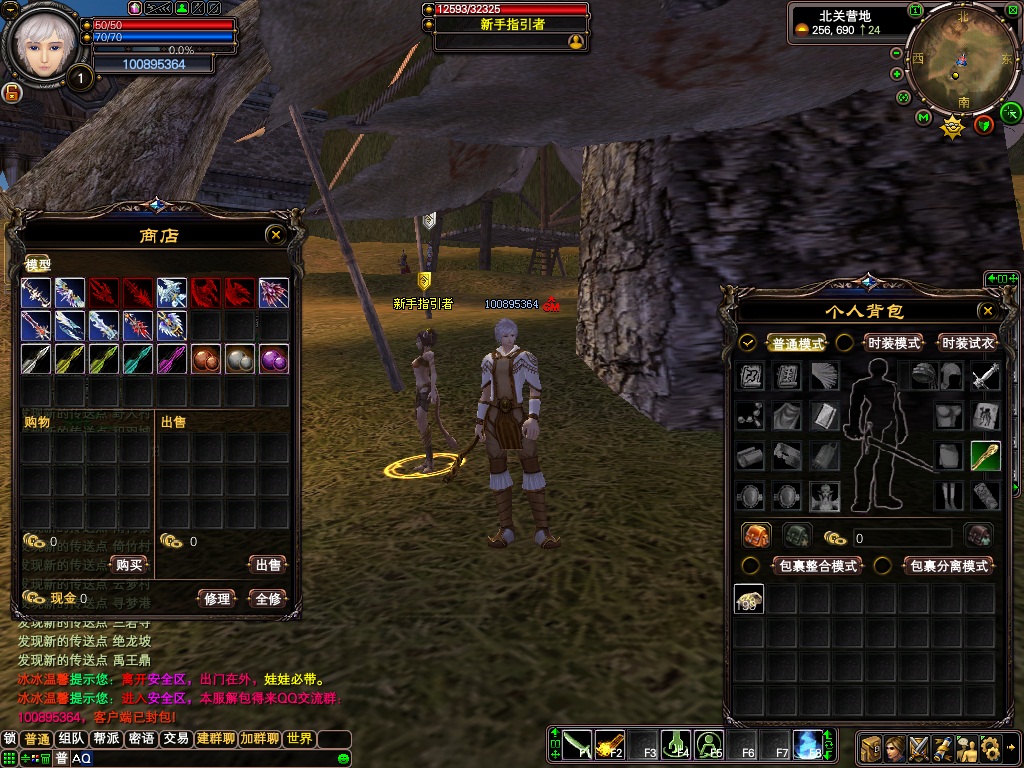Click the 修理 repair button

[217, 599]
